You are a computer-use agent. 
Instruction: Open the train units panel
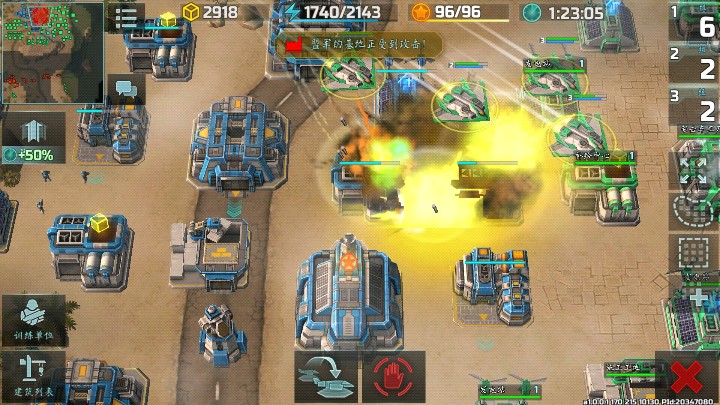click(32, 320)
